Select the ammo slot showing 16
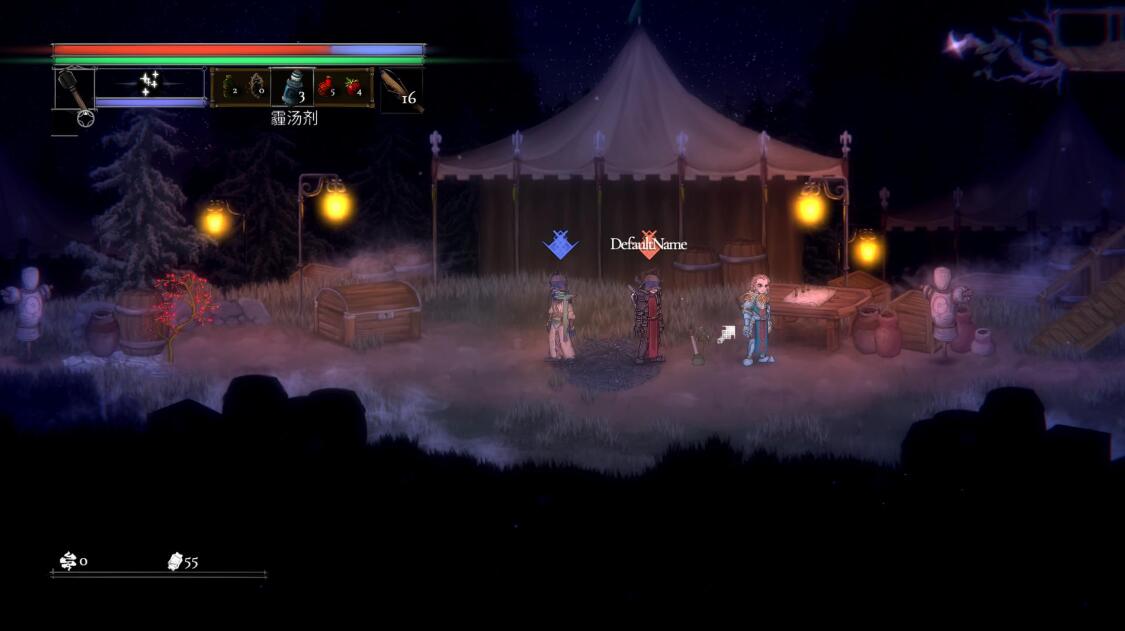1125x631 pixels. (x=402, y=90)
